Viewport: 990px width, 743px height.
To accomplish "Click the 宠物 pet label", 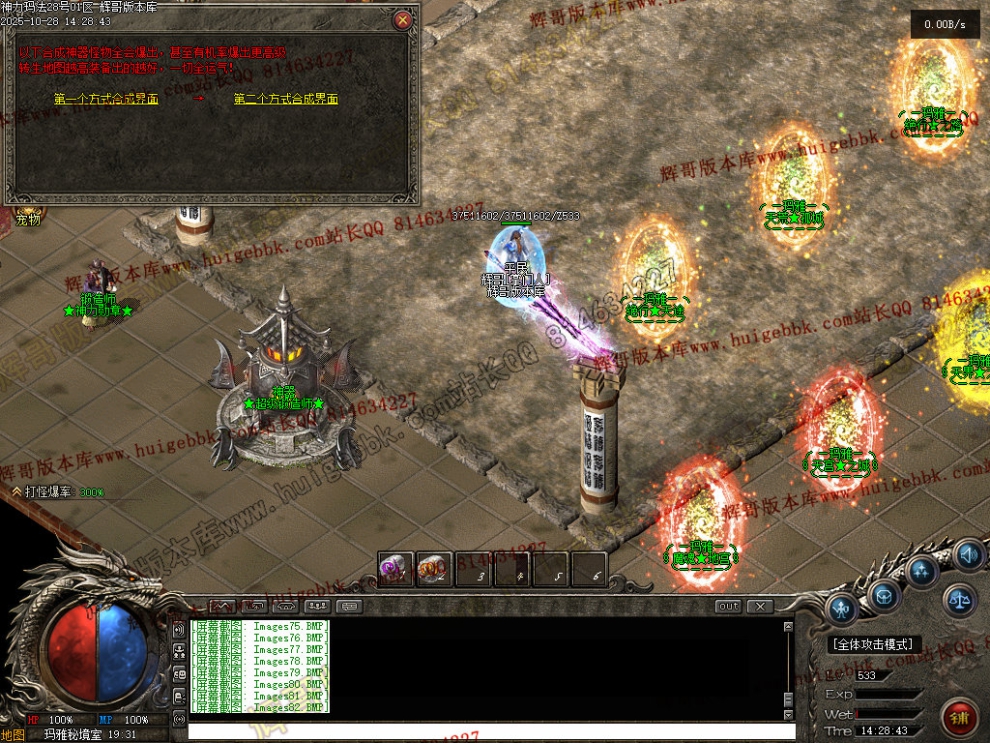I will 27,219.
